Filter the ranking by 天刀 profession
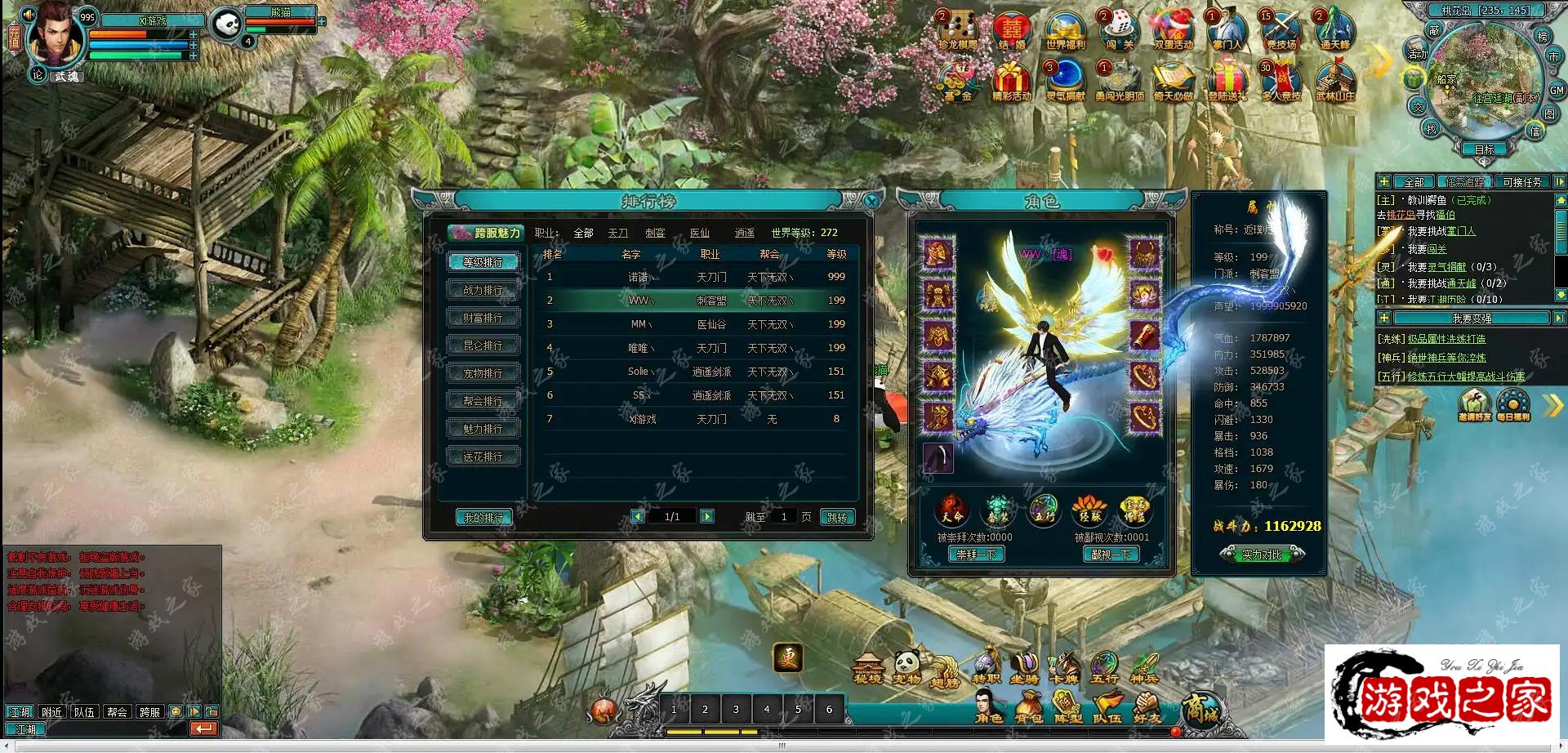This screenshot has width=1568, height=753. 617,233
